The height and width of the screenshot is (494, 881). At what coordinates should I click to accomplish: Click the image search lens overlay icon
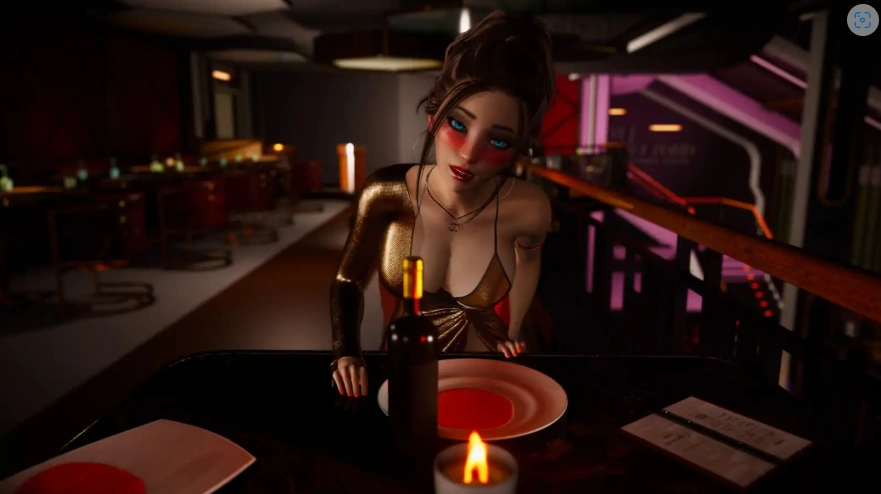coord(862,20)
